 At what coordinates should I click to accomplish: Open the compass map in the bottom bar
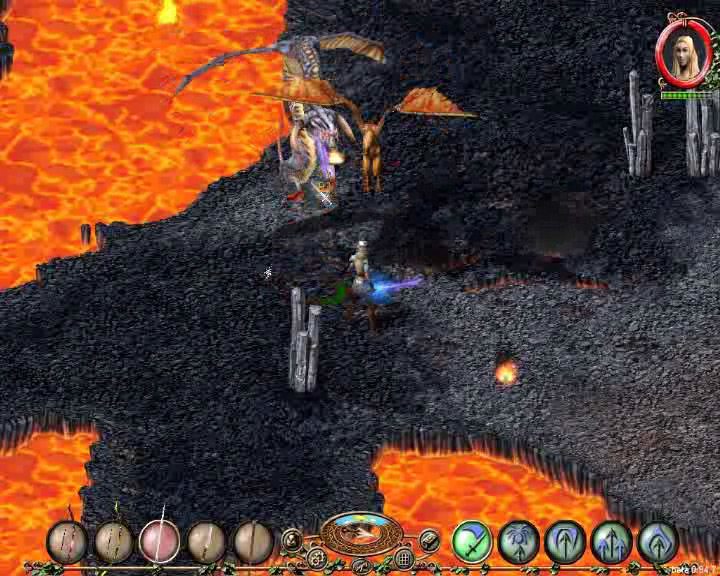coord(361,534)
